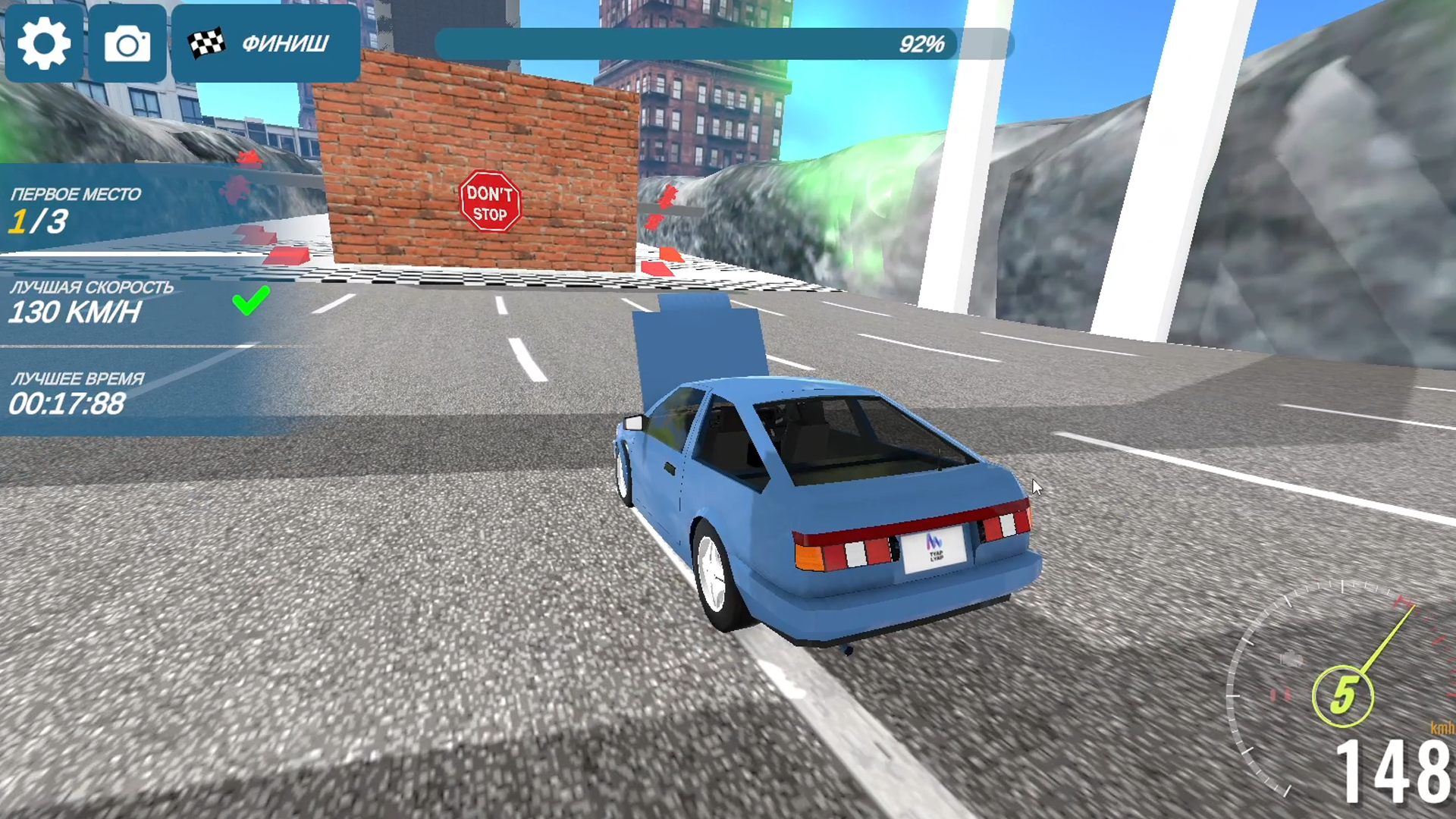Toggle the best speed achievement checkmark

(x=250, y=302)
